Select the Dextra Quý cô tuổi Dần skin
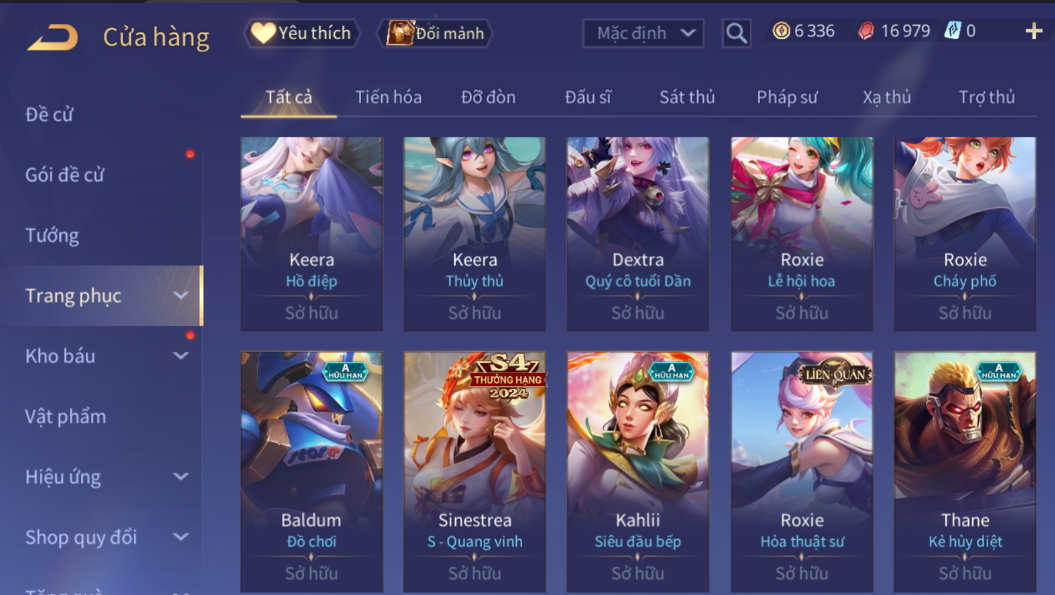The image size is (1055, 595). (x=638, y=234)
